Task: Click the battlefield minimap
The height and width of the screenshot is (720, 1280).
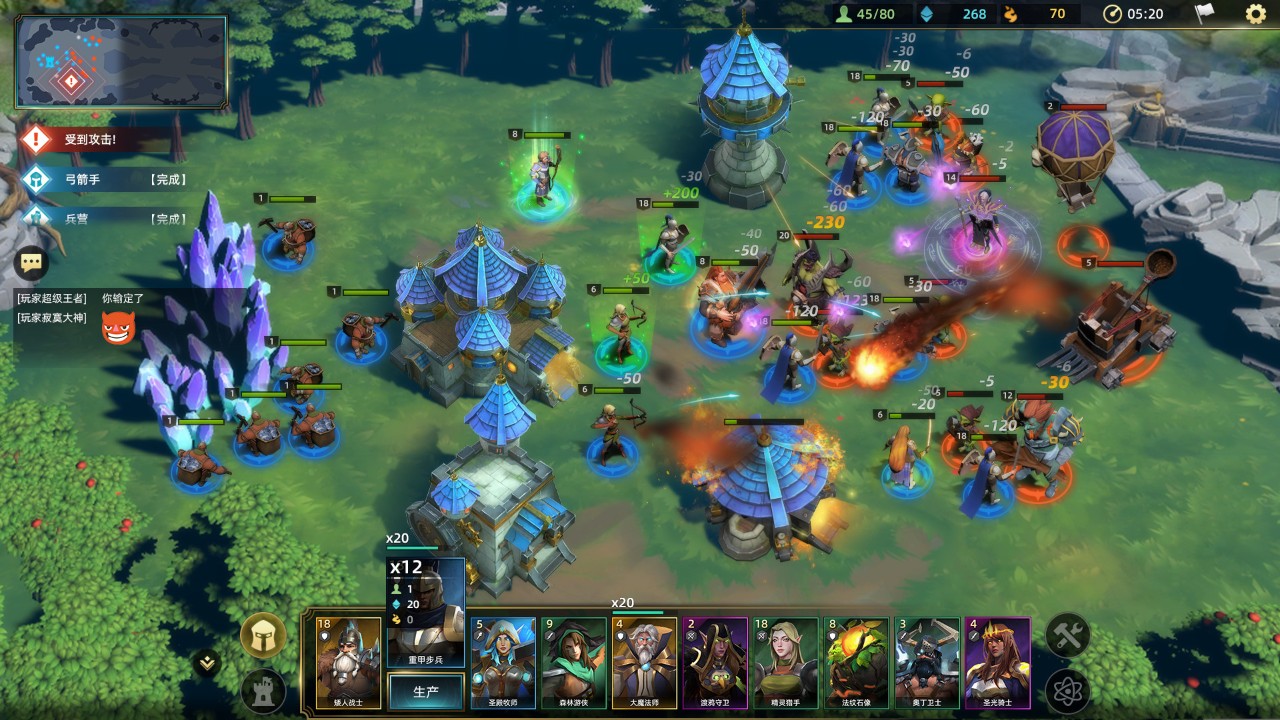Action: point(121,62)
